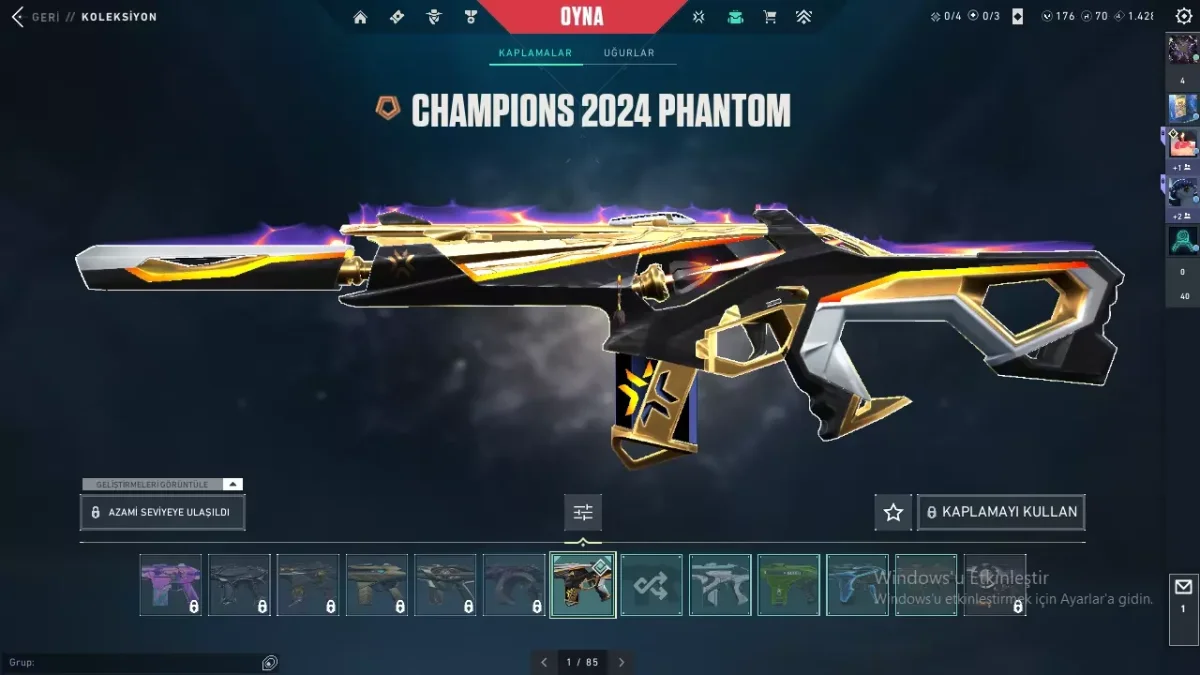This screenshot has height=675, width=1200.
Task: Mark skin as favorite with star button
Action: (893, 512)
